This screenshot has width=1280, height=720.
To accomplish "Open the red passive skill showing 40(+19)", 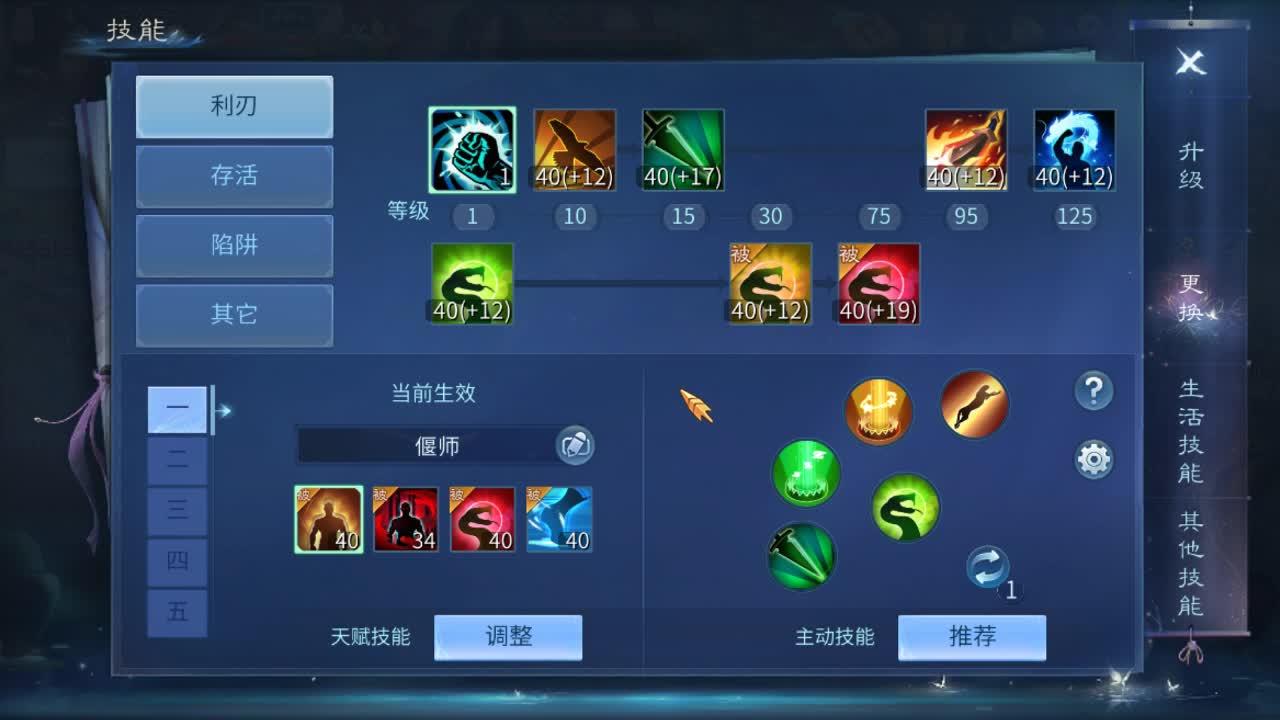I will [x=878, y=283].
